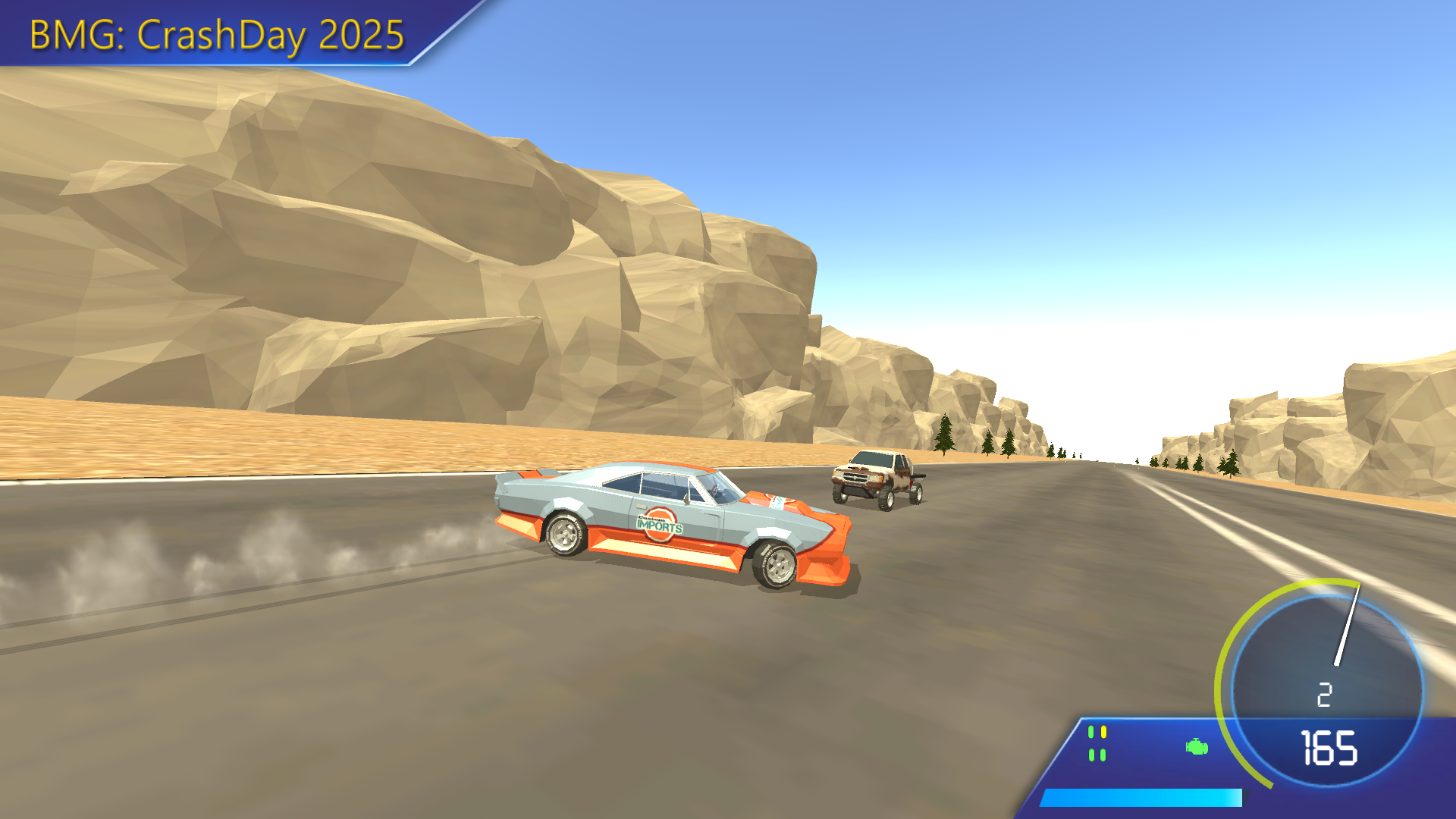Image resolution: width=1456 pixels, height=819 pixels.
Task: Click the green rear-right tire indicator
Action: pos(1103,755)
